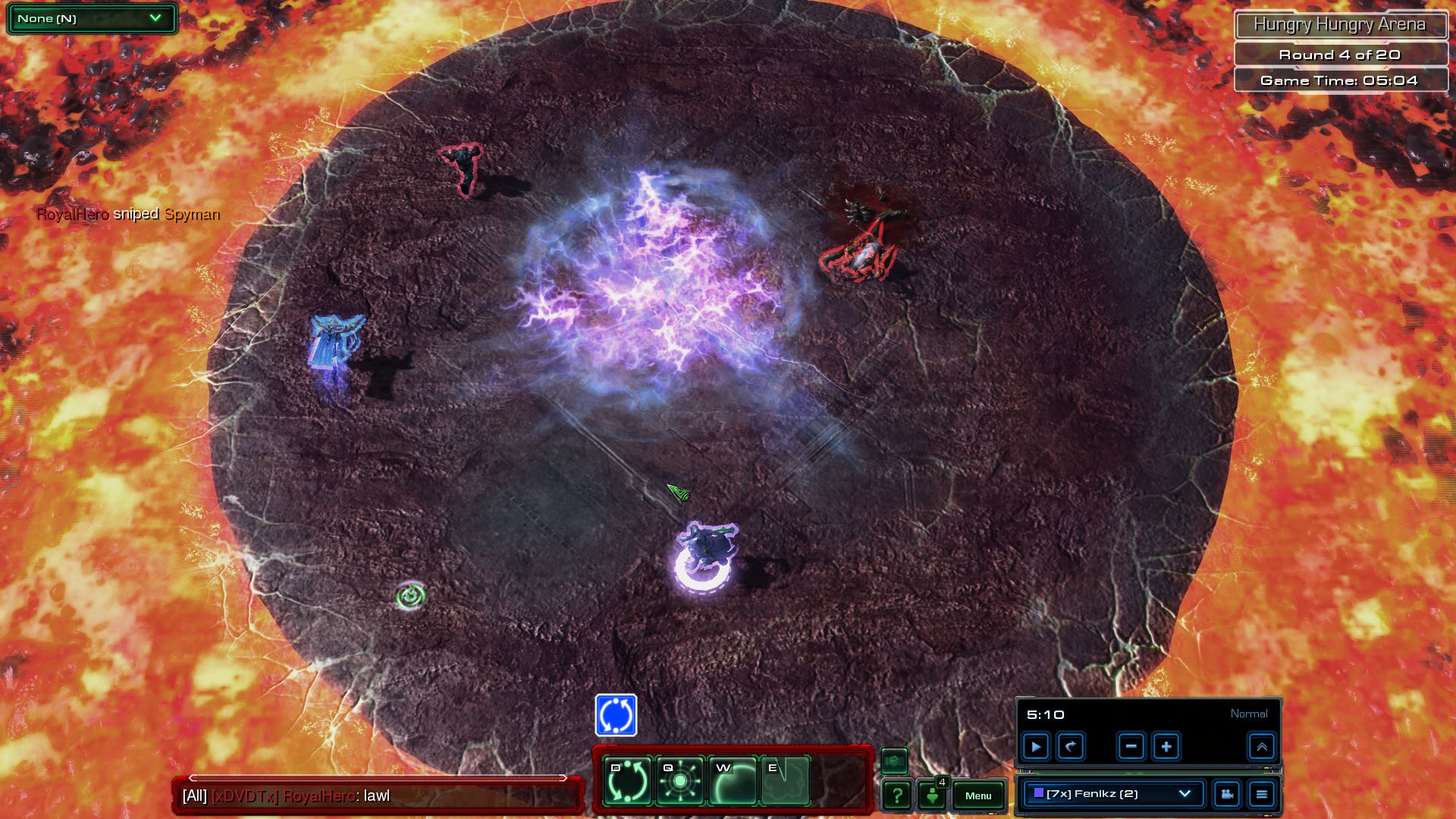Open the game Menu

(x=978, y=795)
